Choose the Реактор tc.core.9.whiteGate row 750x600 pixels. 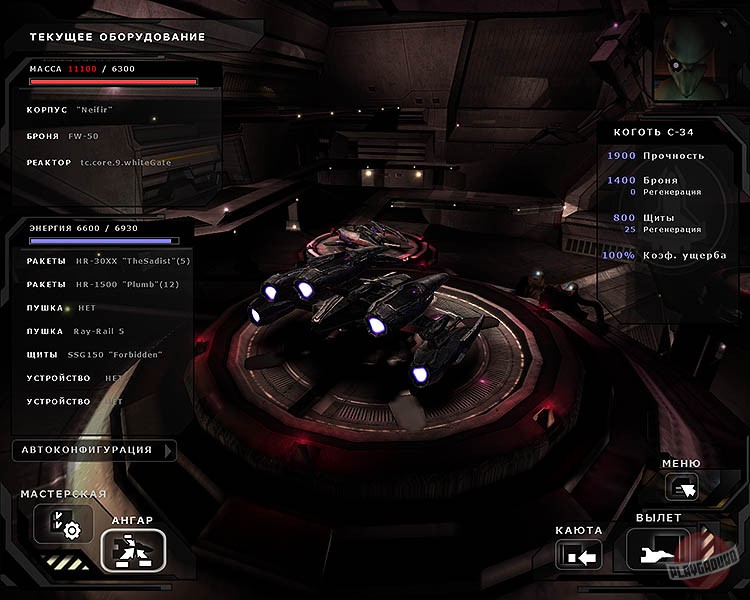[x=110, y=162]
